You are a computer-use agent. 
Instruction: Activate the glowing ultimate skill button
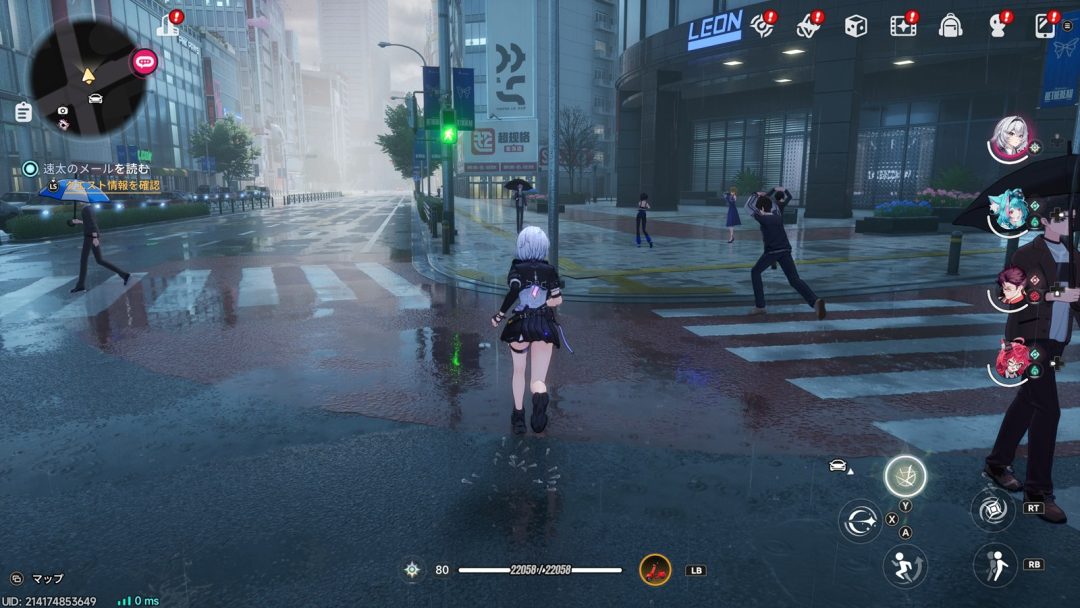pyautogui.click(x=904, y=476)
